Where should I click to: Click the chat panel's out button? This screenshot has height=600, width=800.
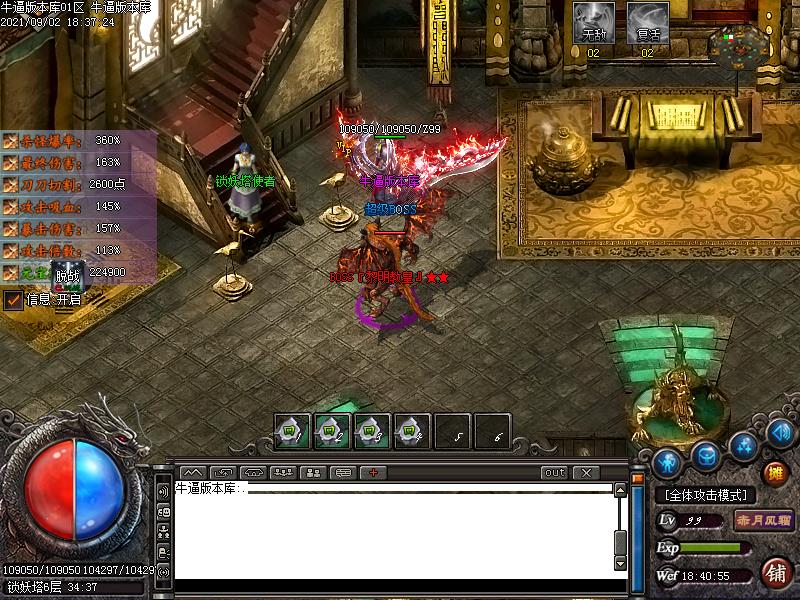point(553,472)
